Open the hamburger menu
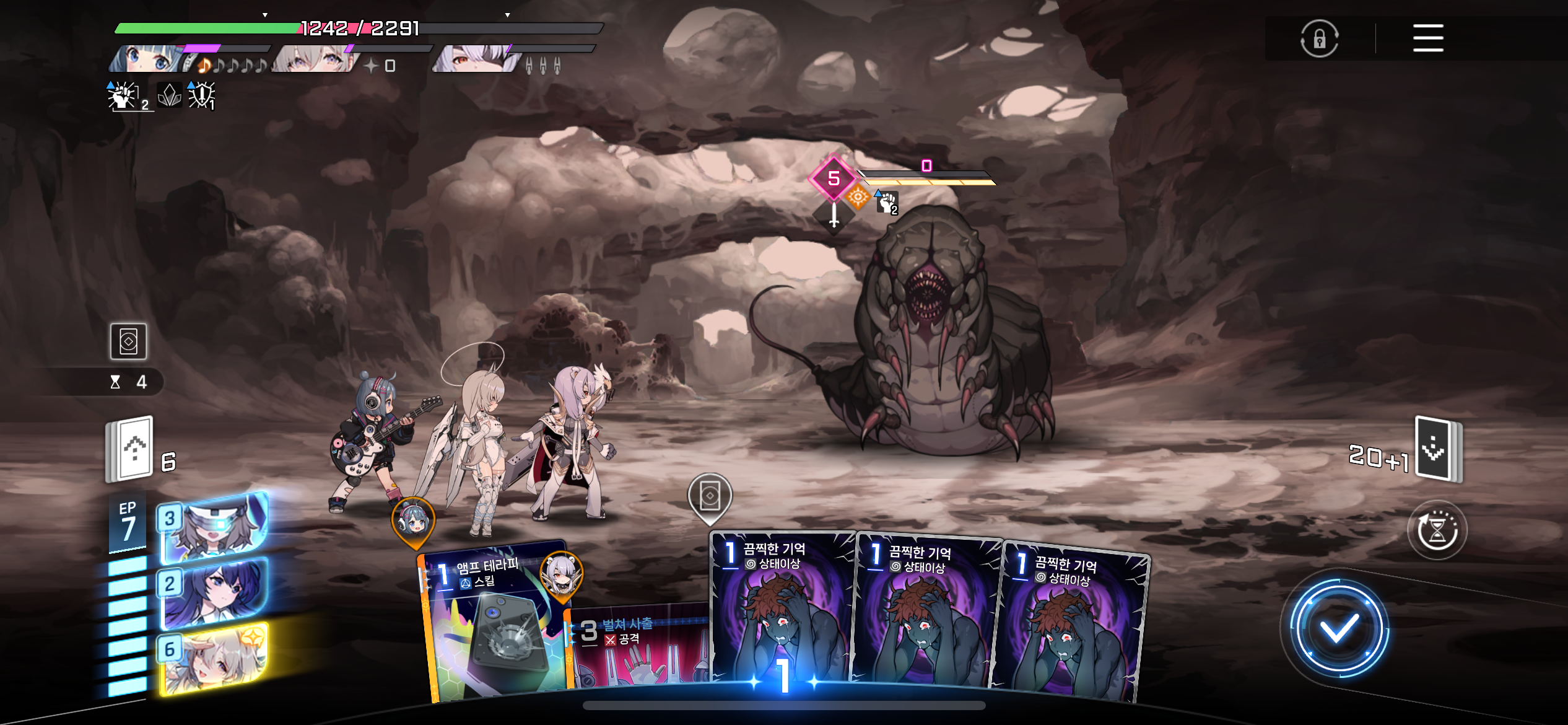The height and width of the screenshot is (725, 1568). 1427,38
